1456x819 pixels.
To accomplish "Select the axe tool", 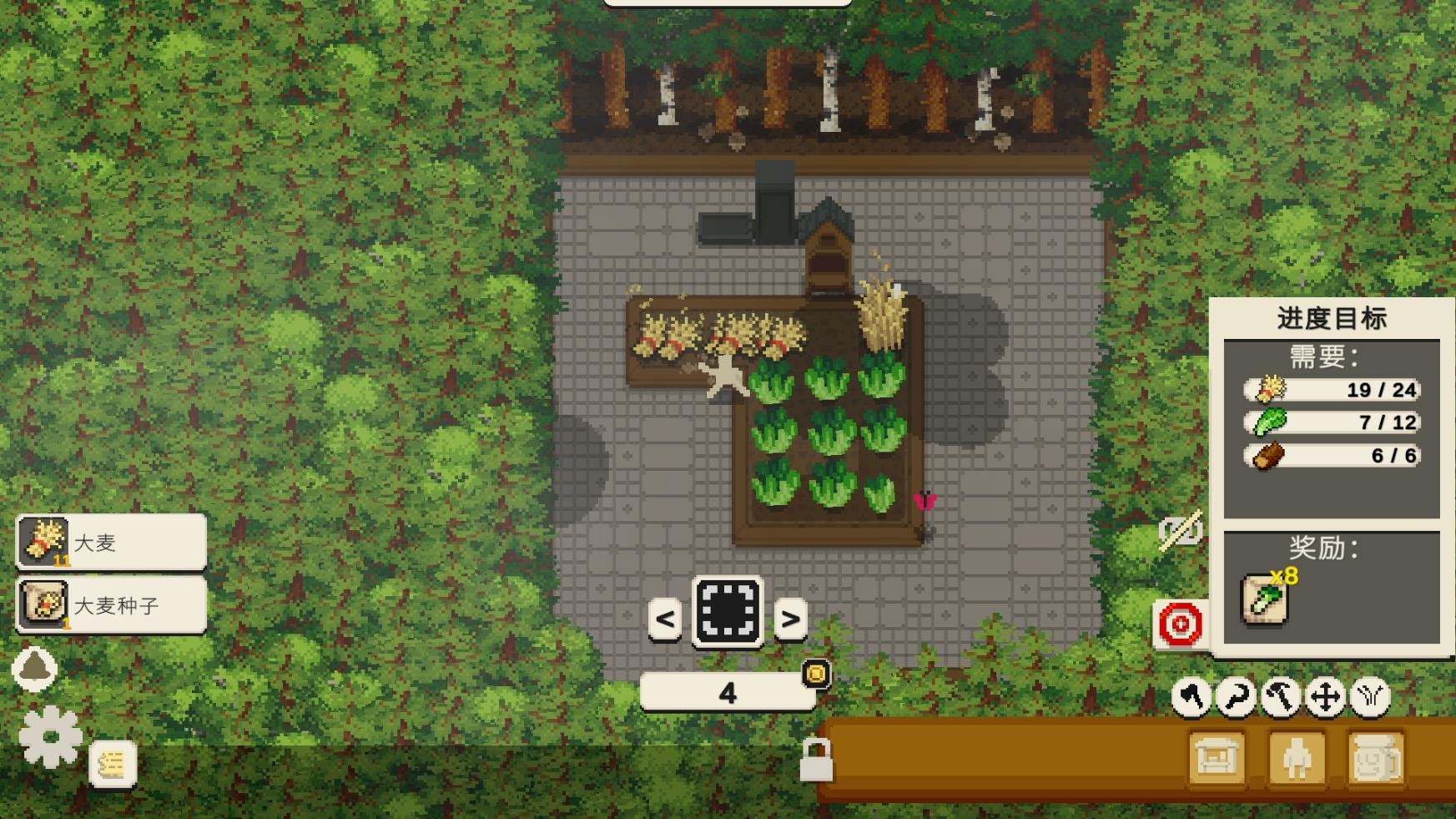I will coord(1192,696).
